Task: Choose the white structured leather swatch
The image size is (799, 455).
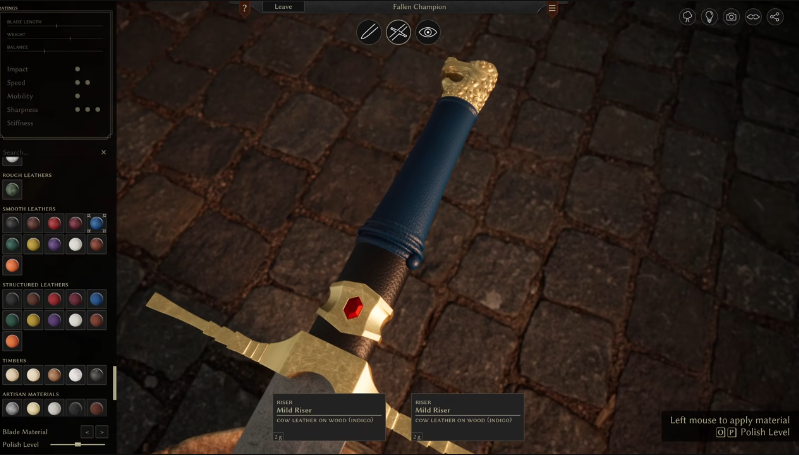Action: click(75, 319)
